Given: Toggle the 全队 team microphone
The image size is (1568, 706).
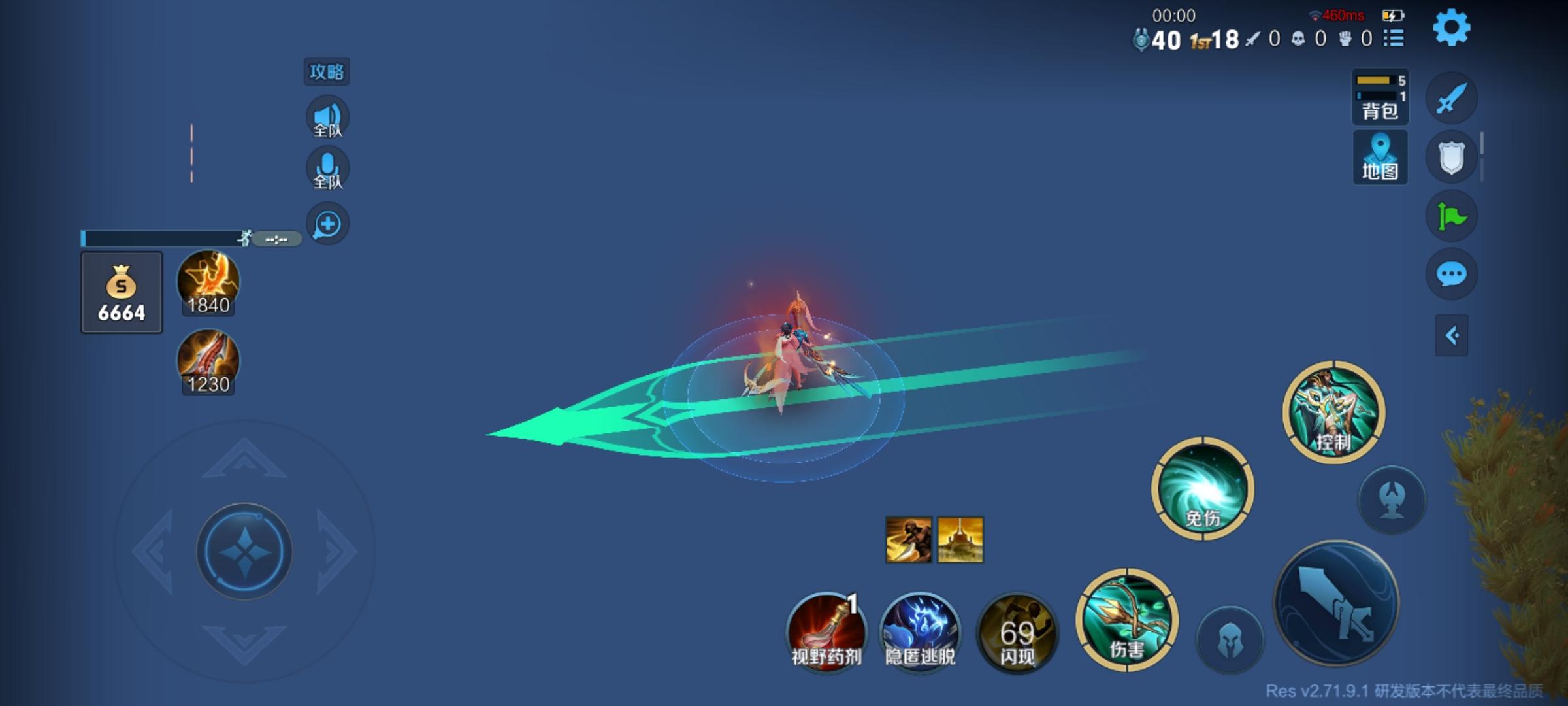Looking at the screenshot, I should (328, 167).
